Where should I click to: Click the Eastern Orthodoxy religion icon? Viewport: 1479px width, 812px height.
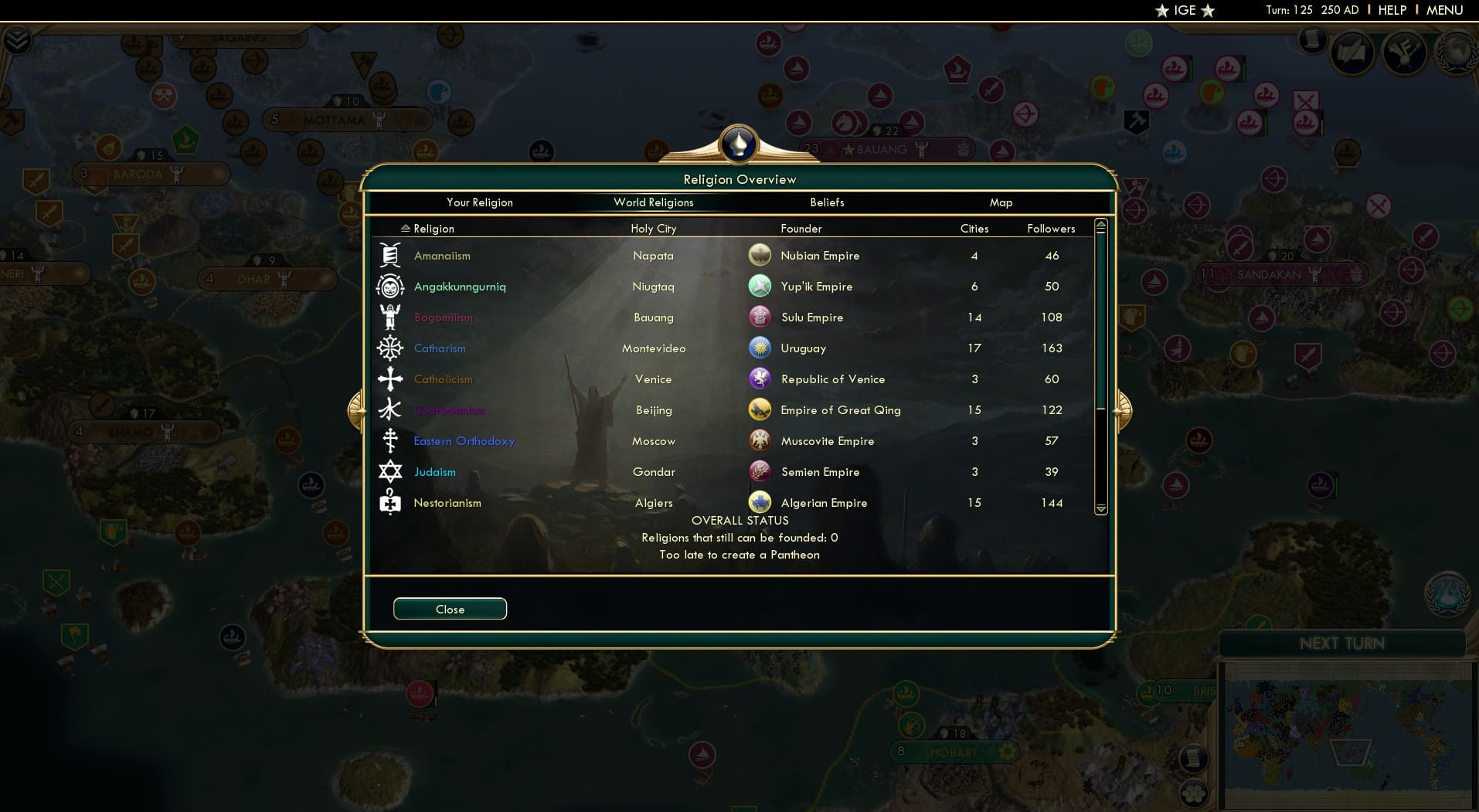[x=391, y=440]
